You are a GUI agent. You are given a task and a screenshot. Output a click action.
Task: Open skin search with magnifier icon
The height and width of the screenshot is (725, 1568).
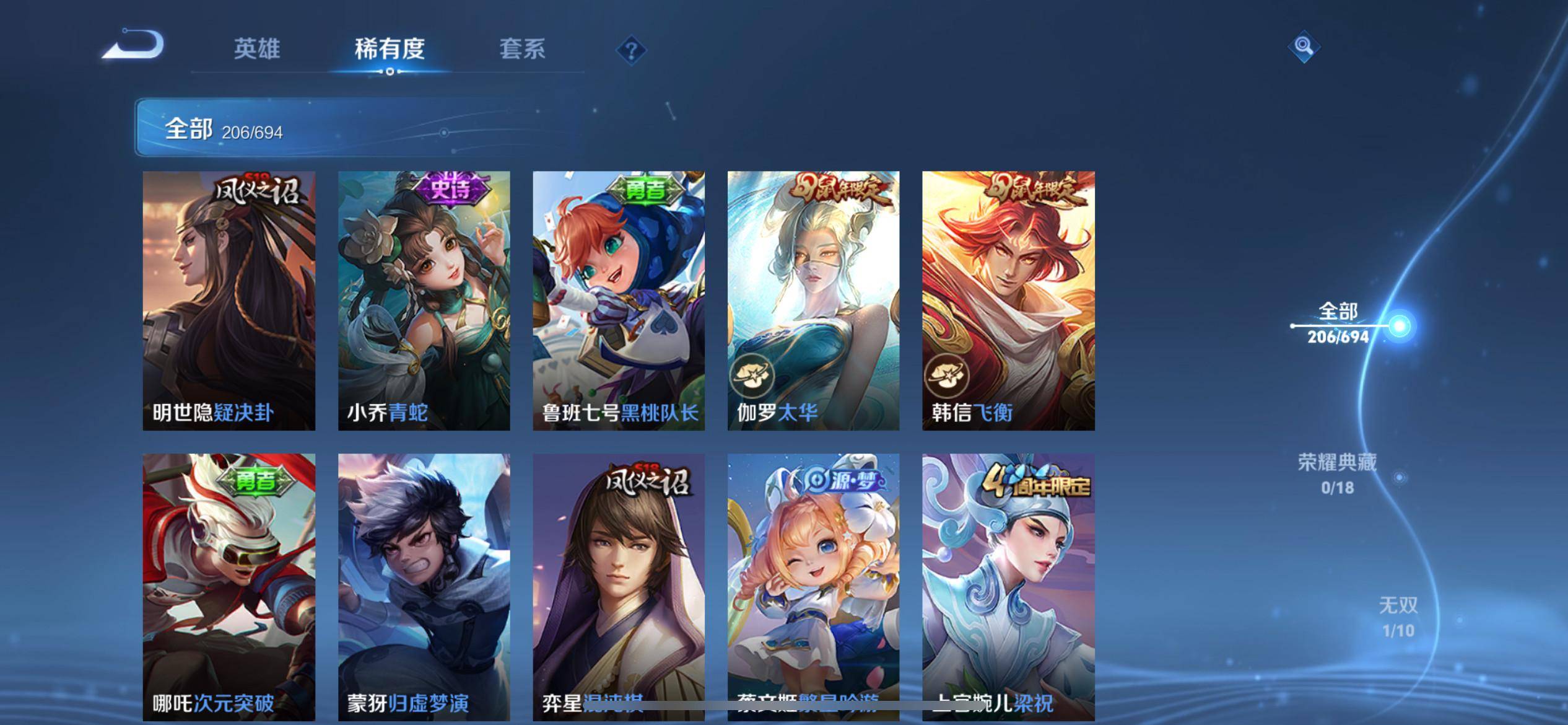[x=1304, y=46]
